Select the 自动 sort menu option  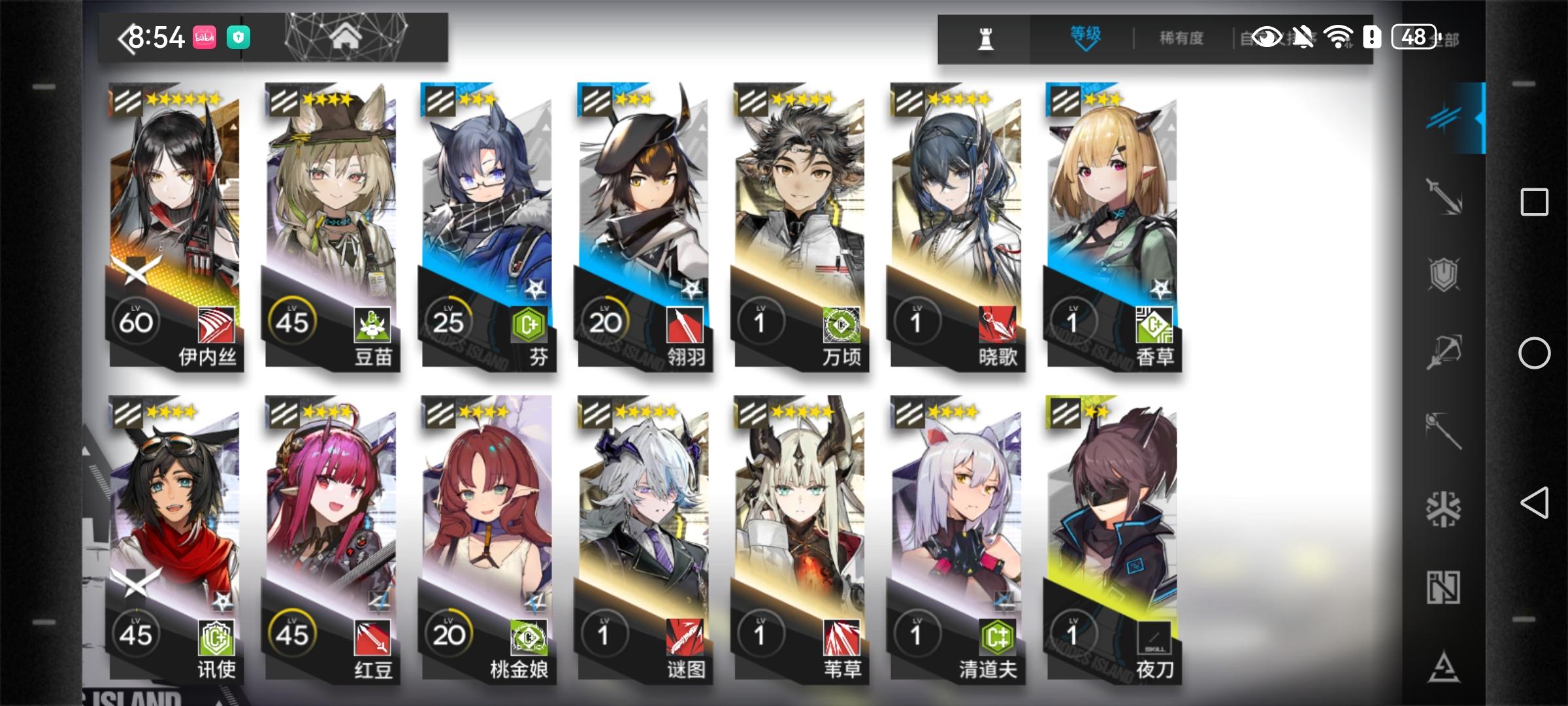point(1254,37)
